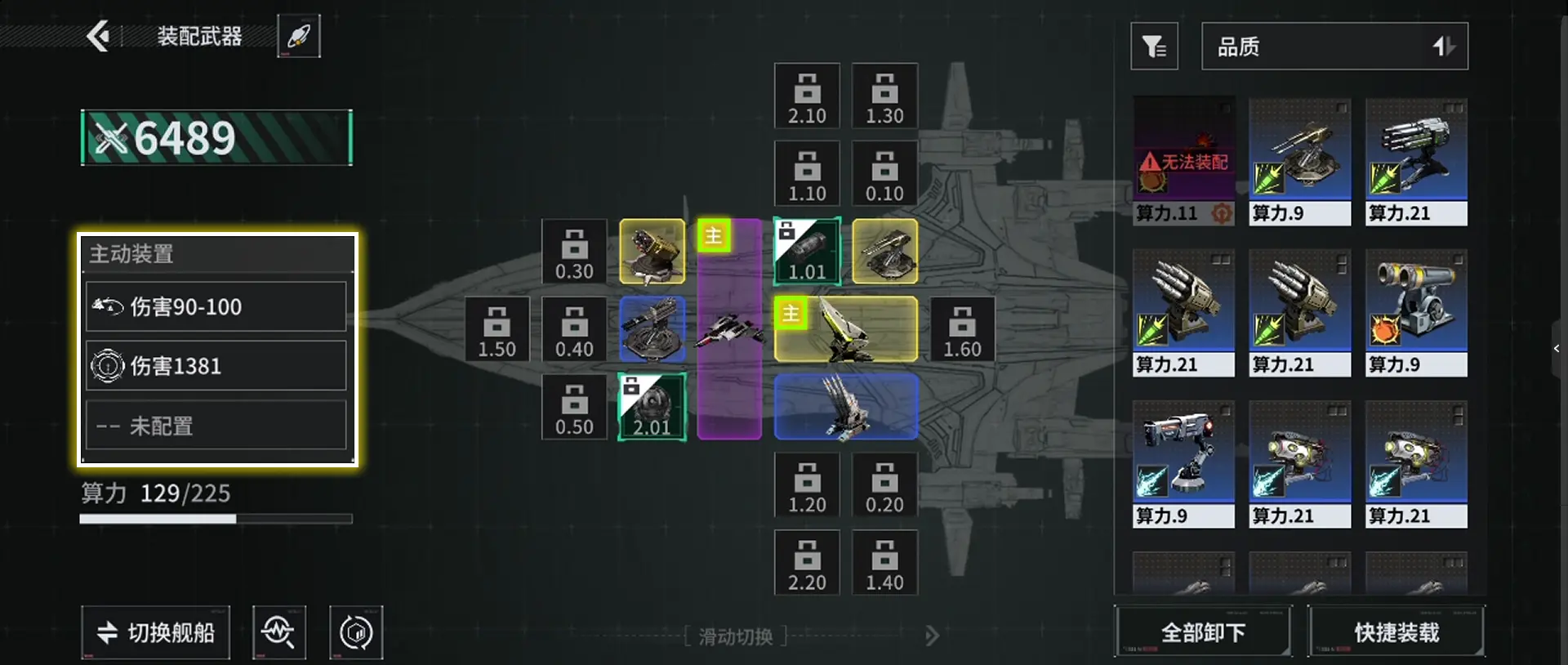Tap the 滑动切换 next arrow
1568x665 pixels.
pyautogui.click(x=932, y=636)
